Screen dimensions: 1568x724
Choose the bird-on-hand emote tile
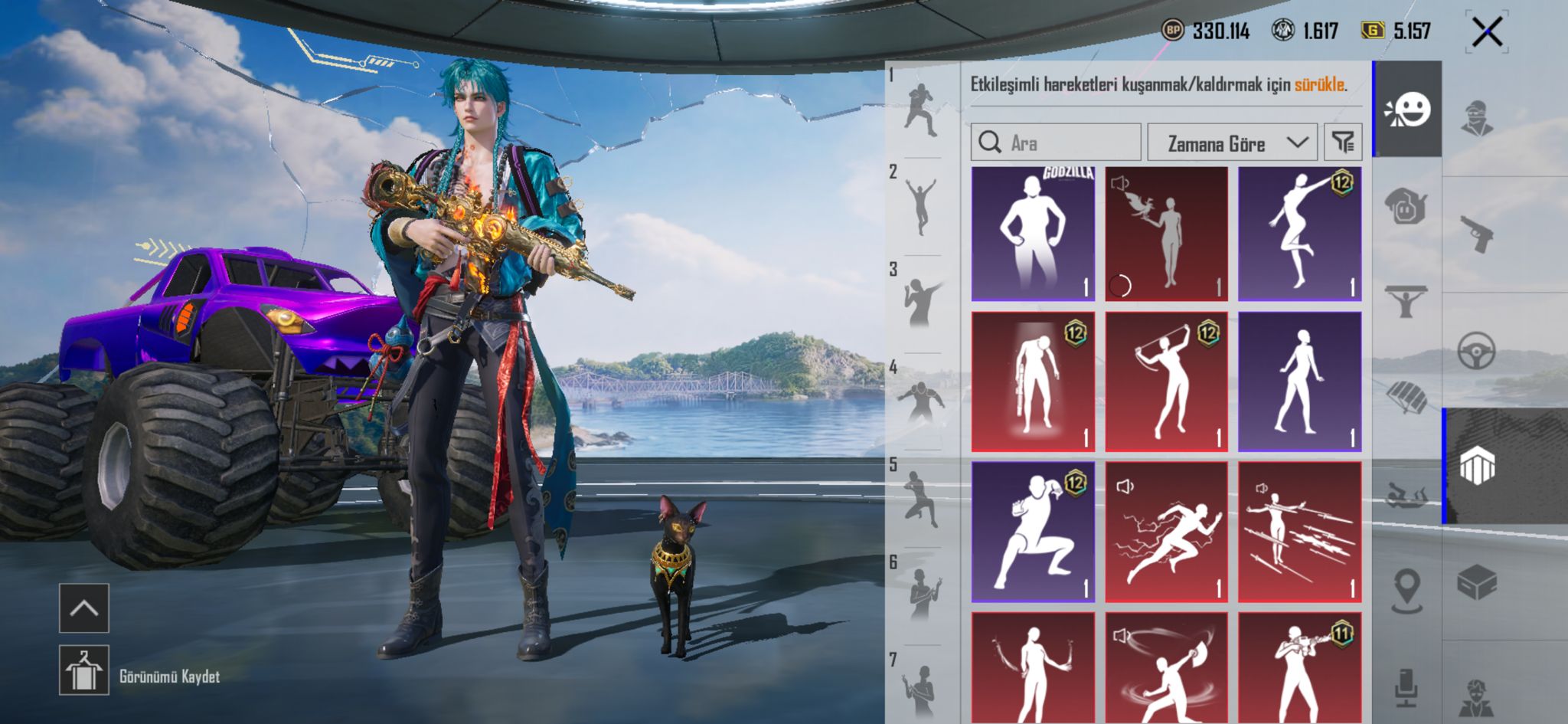1166,234
